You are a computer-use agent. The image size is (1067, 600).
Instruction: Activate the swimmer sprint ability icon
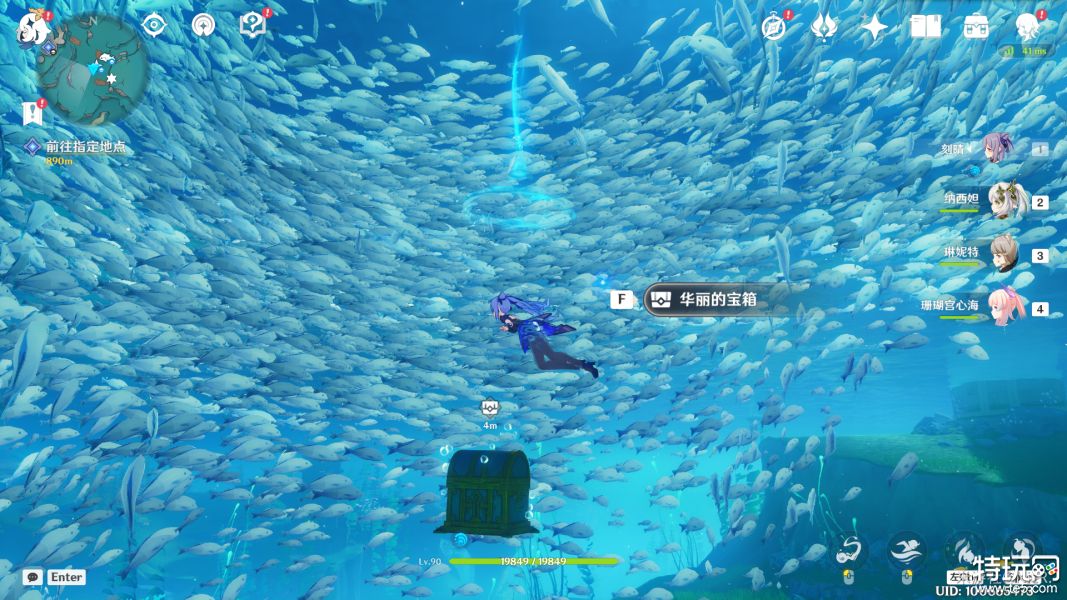click(906, 549)
